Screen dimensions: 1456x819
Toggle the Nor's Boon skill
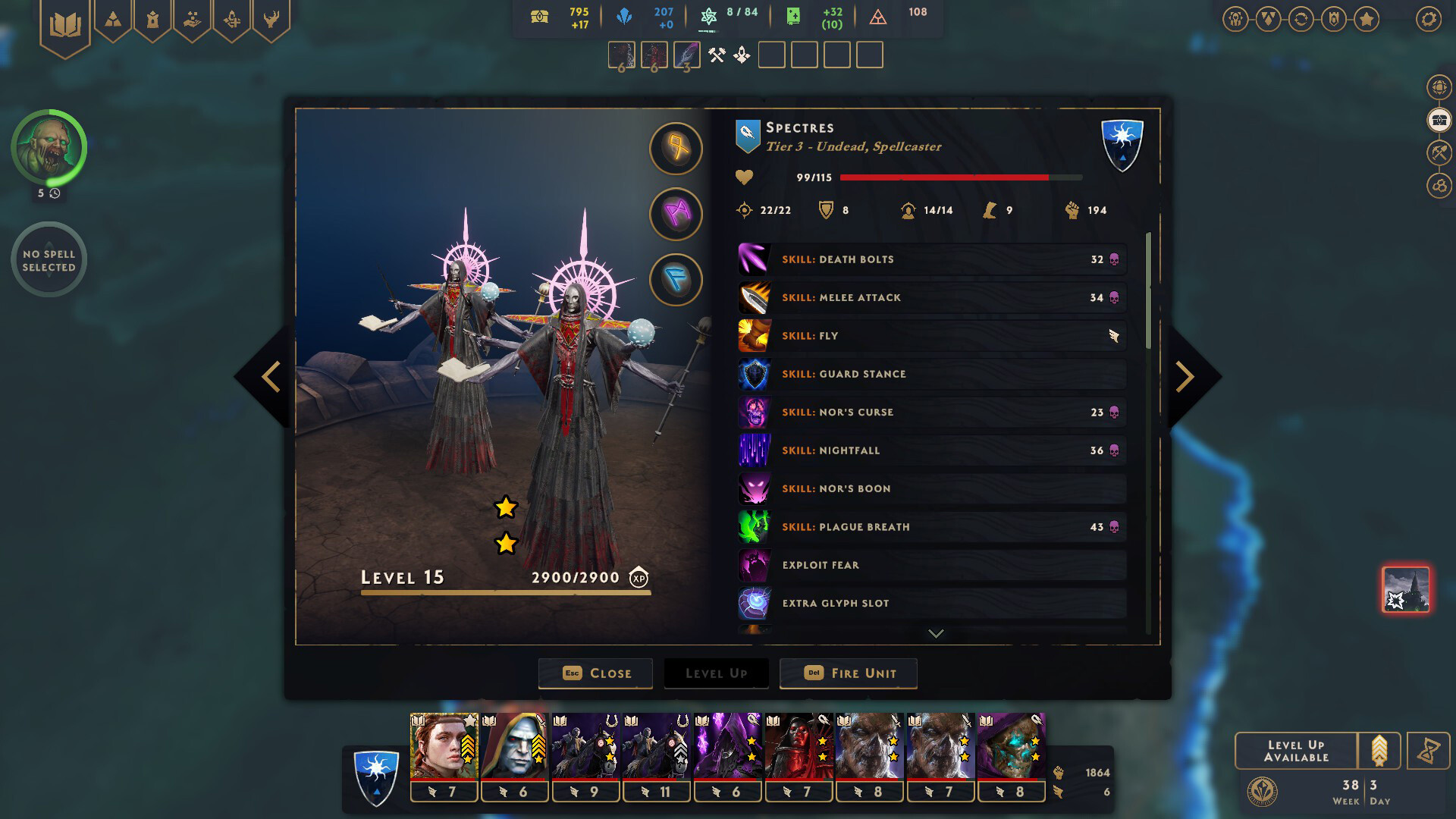[x=932, y=488]
